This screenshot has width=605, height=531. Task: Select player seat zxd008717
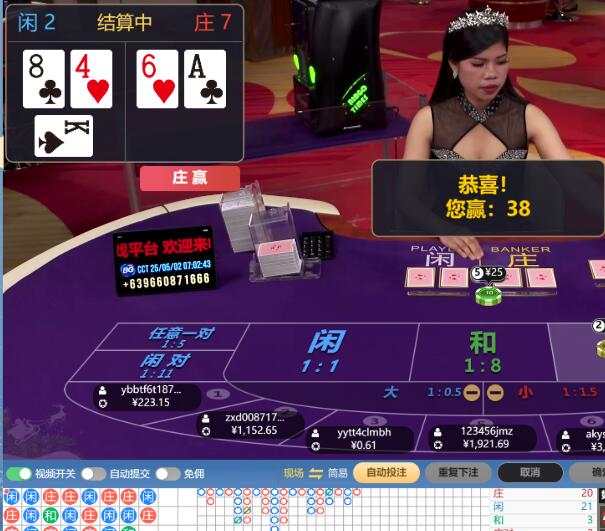point(250,424)
